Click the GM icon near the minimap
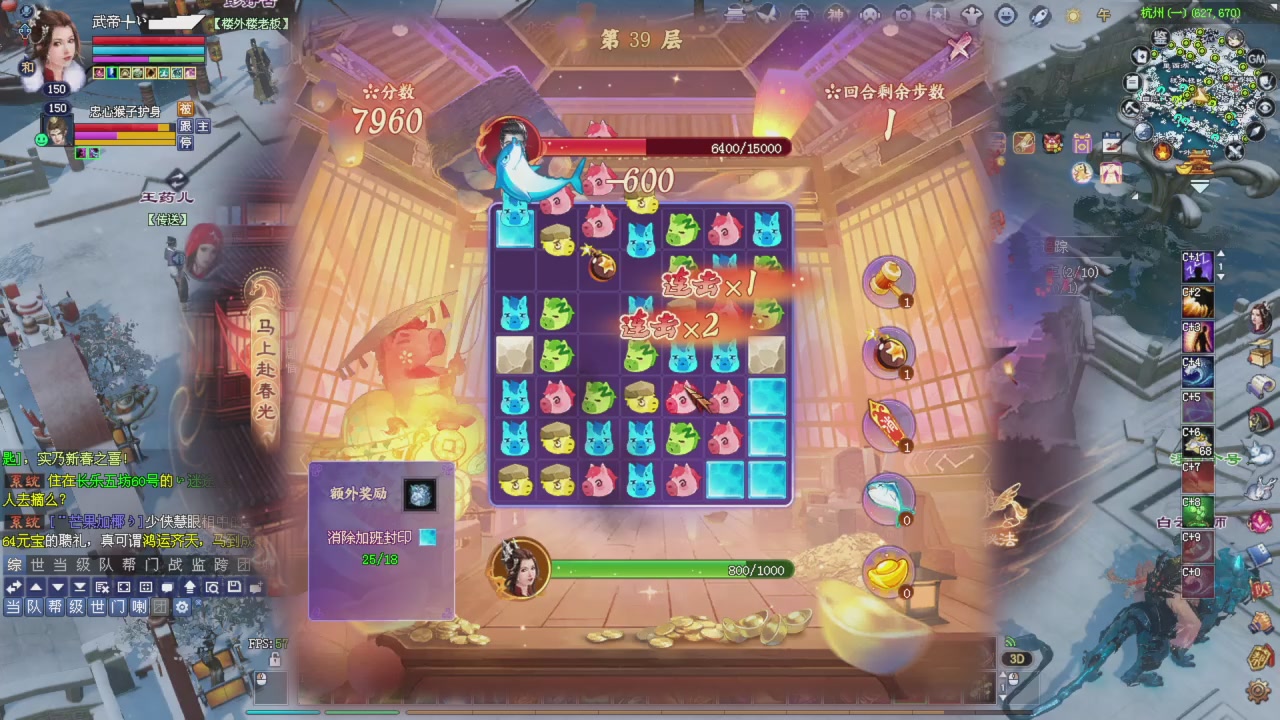This screenshot has height=720, width=1280. [1256, 58]
